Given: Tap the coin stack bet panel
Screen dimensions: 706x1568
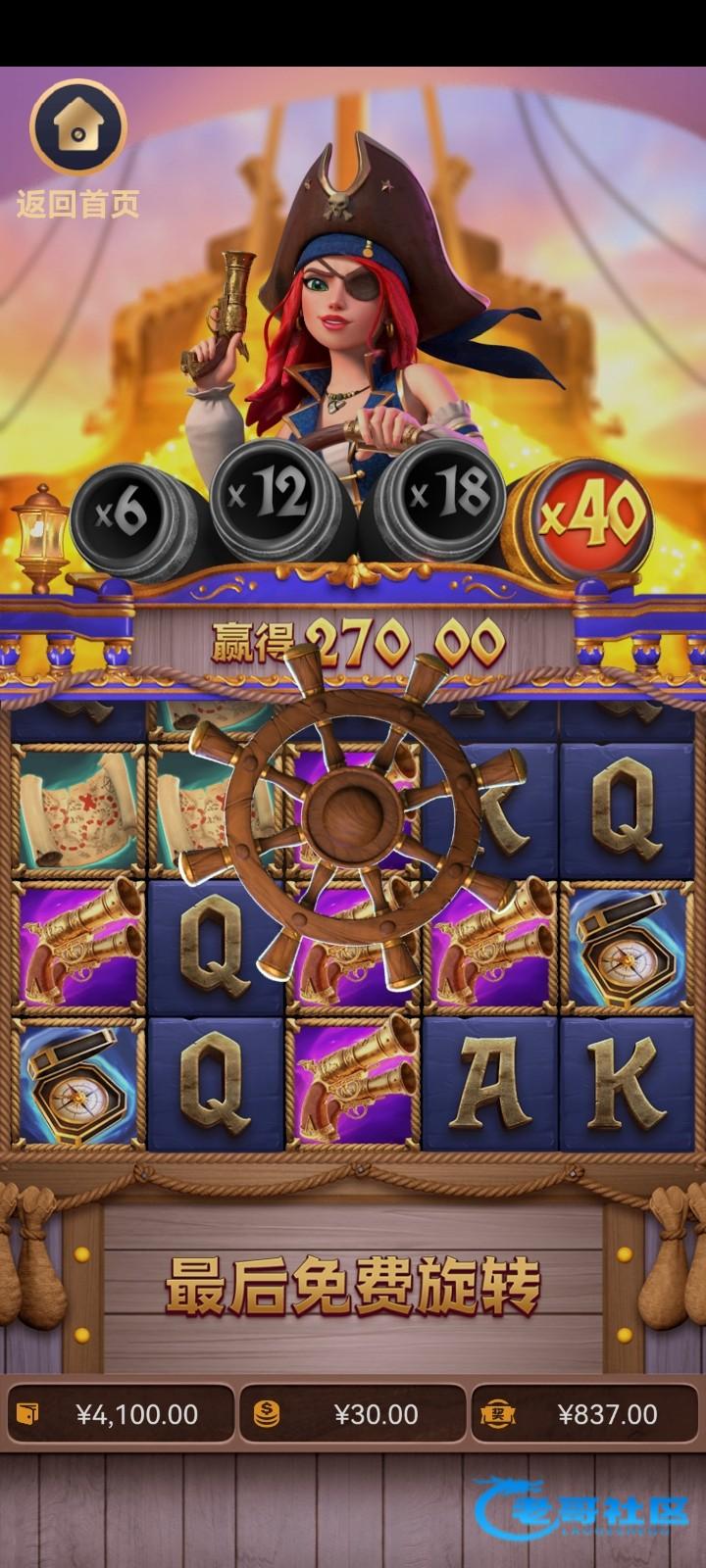Looking at the screenshot, I should coord(352,1414).
